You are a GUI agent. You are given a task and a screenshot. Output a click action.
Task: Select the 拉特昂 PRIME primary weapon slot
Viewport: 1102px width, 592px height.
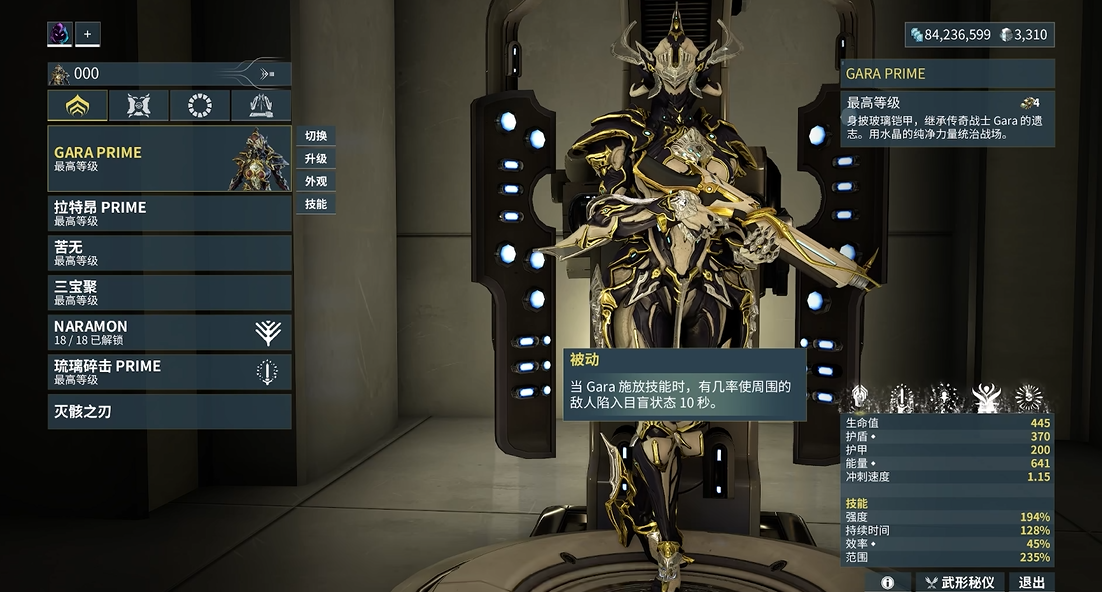[x=169, y=213]
